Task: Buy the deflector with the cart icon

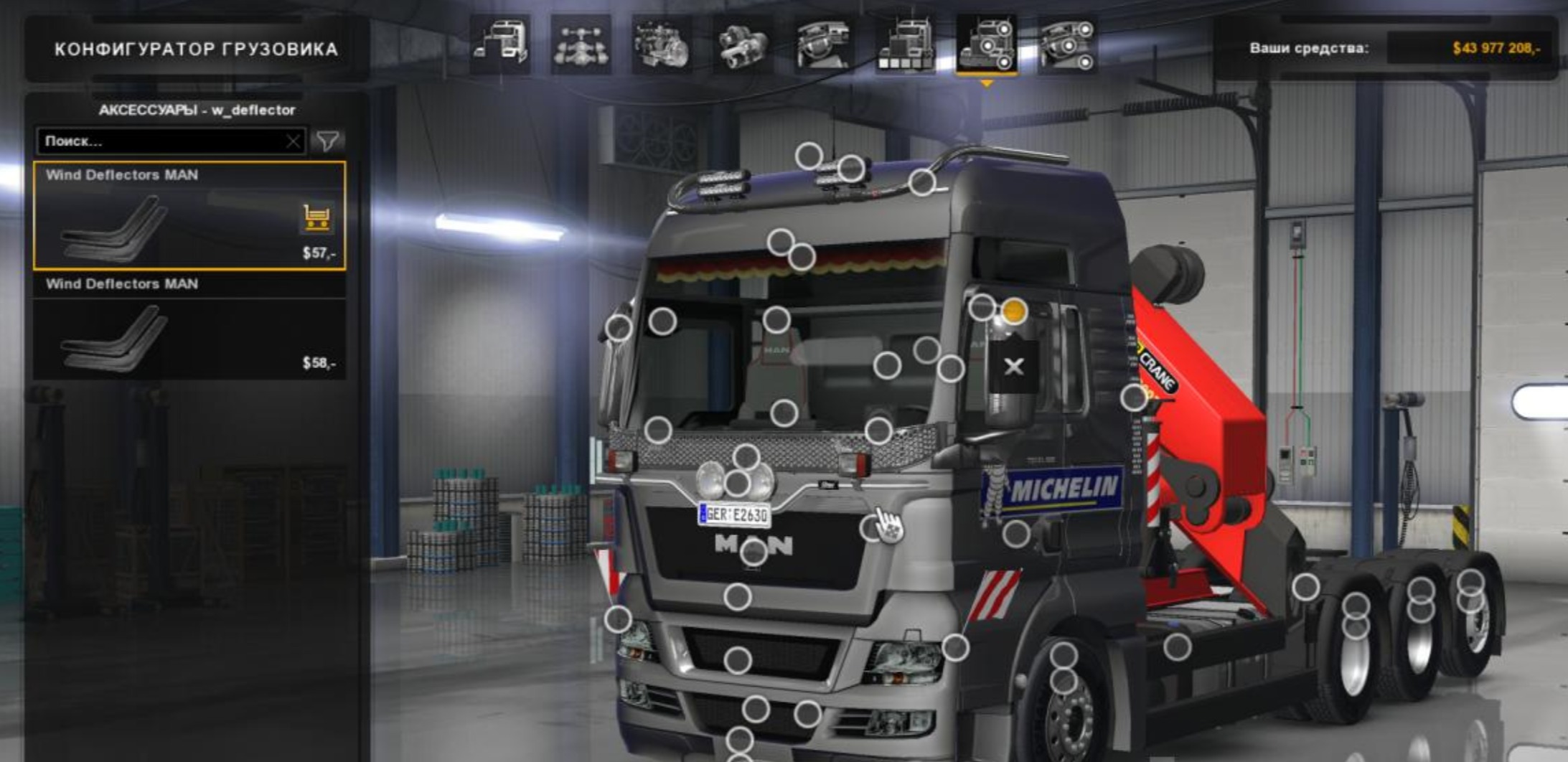Action: 316,217
